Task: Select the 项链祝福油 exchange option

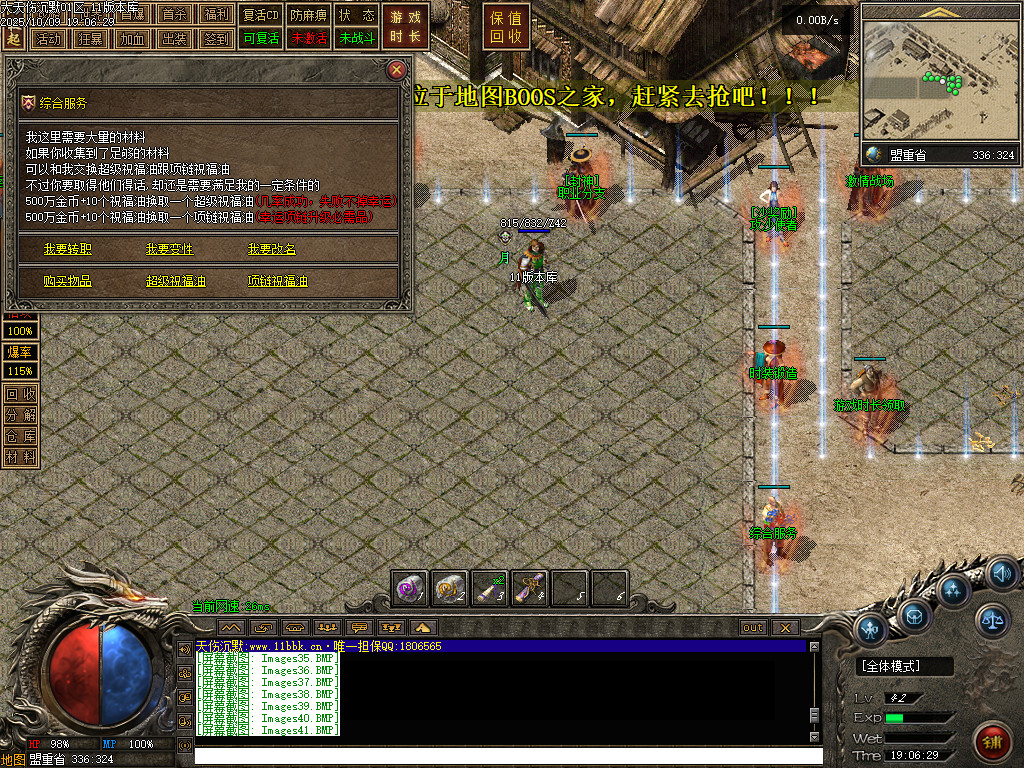Action: pos(278,282)
